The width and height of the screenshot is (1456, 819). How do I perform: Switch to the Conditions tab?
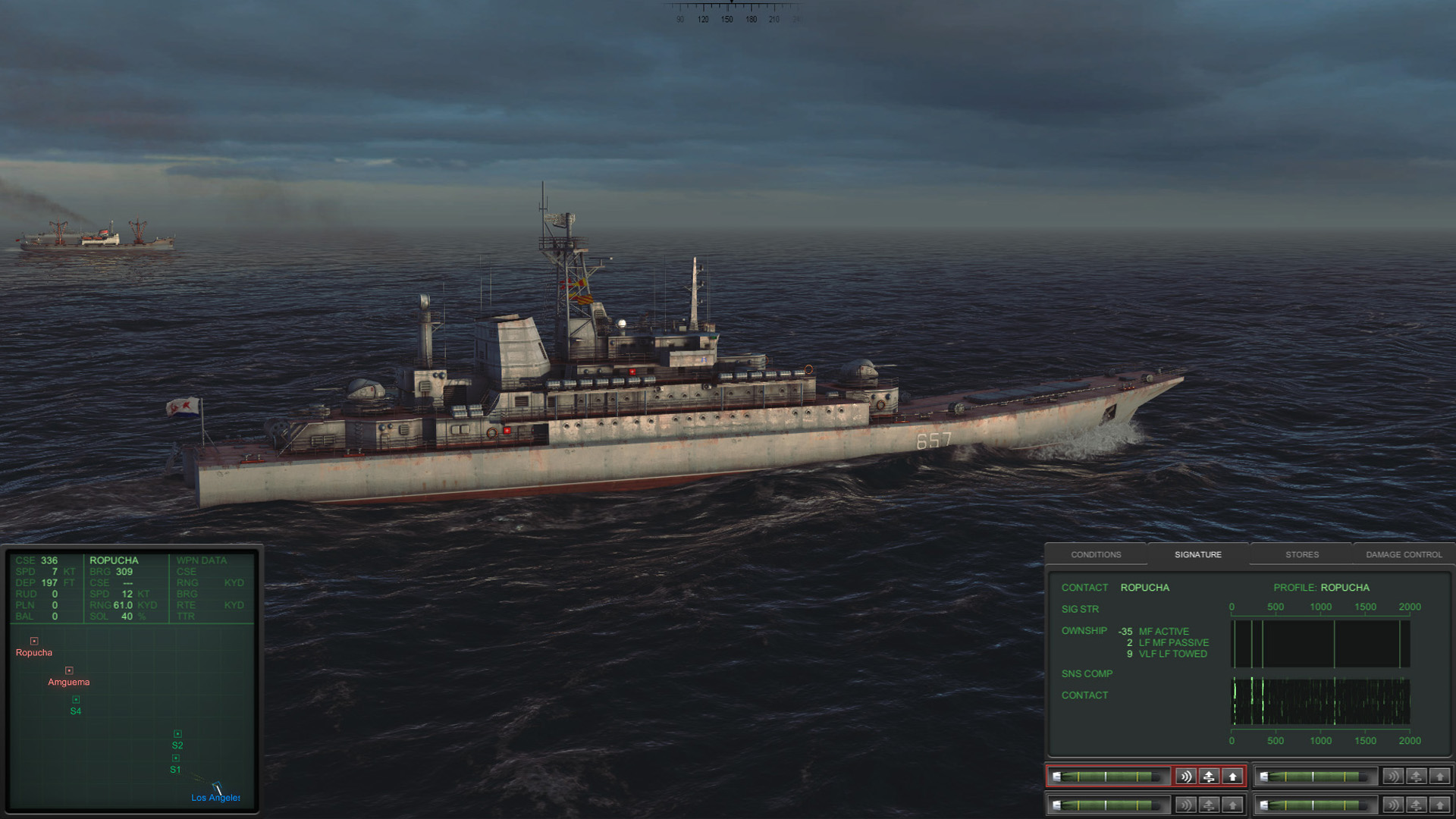pyautogui.click(x=1096, y=554)
